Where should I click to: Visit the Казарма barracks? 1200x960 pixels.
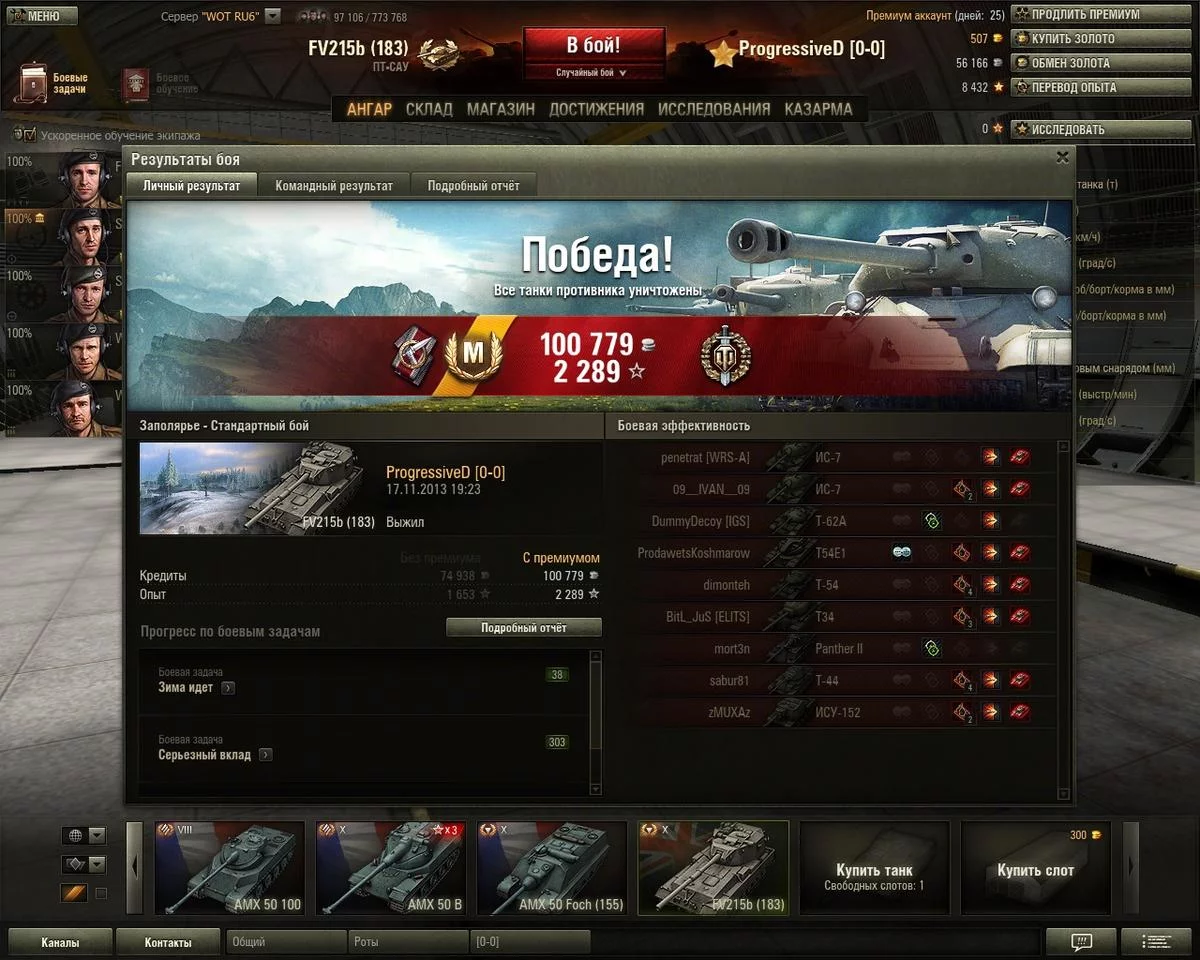pyautogui.click(x=818, y=109)
